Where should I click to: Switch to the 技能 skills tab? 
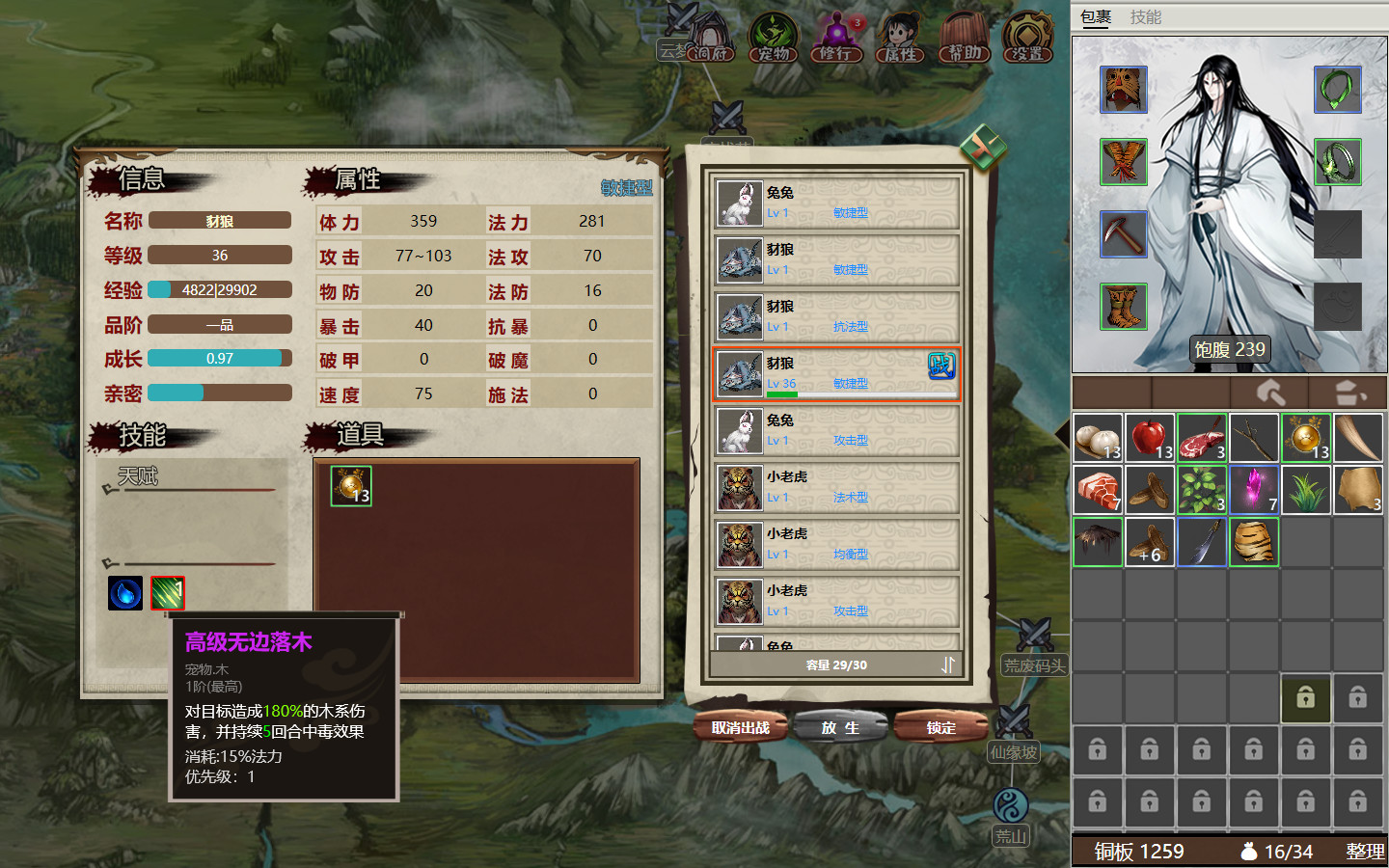[x=1146, y=17]
